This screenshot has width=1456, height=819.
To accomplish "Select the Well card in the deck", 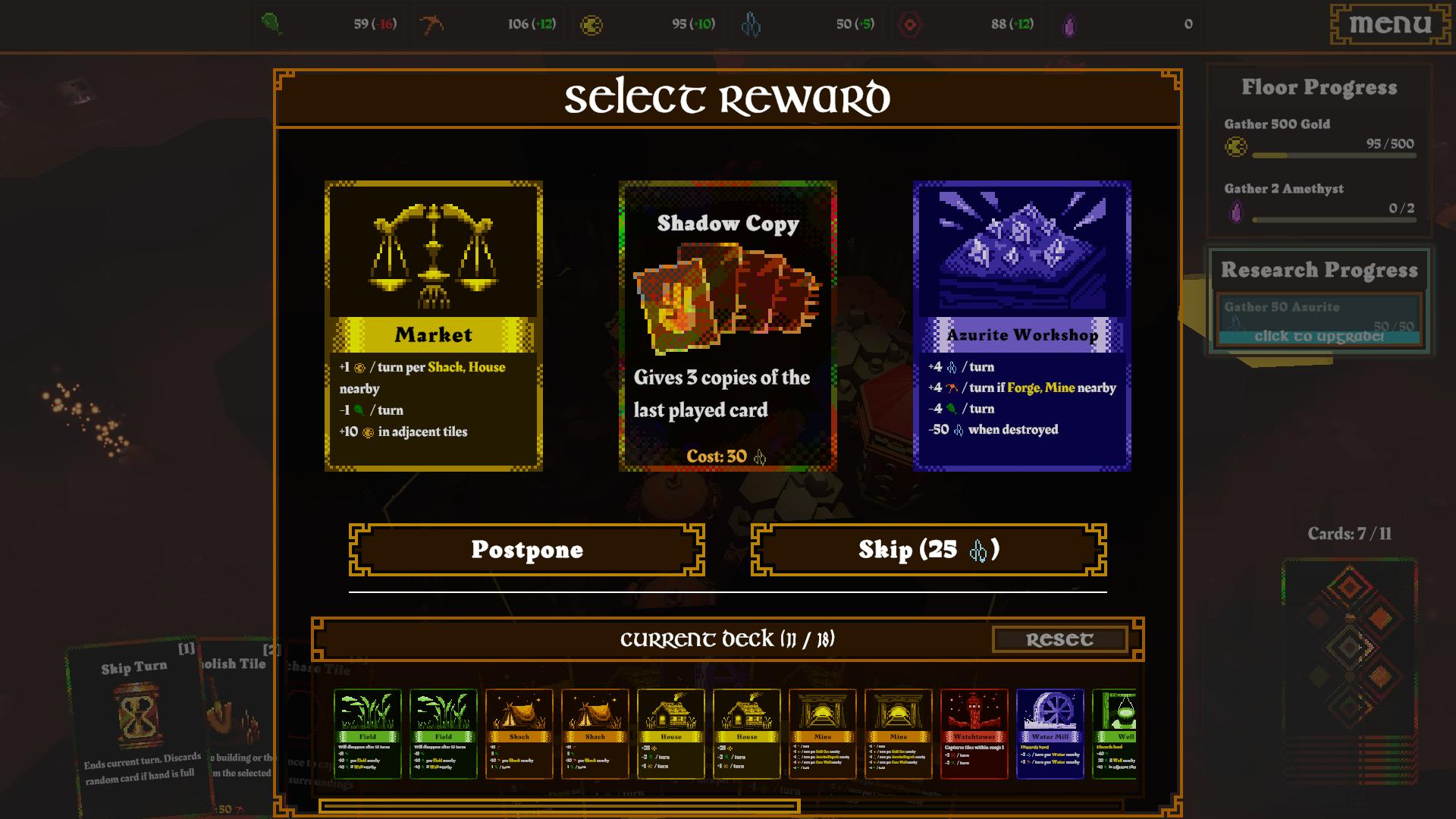I will coord(1115,733).
